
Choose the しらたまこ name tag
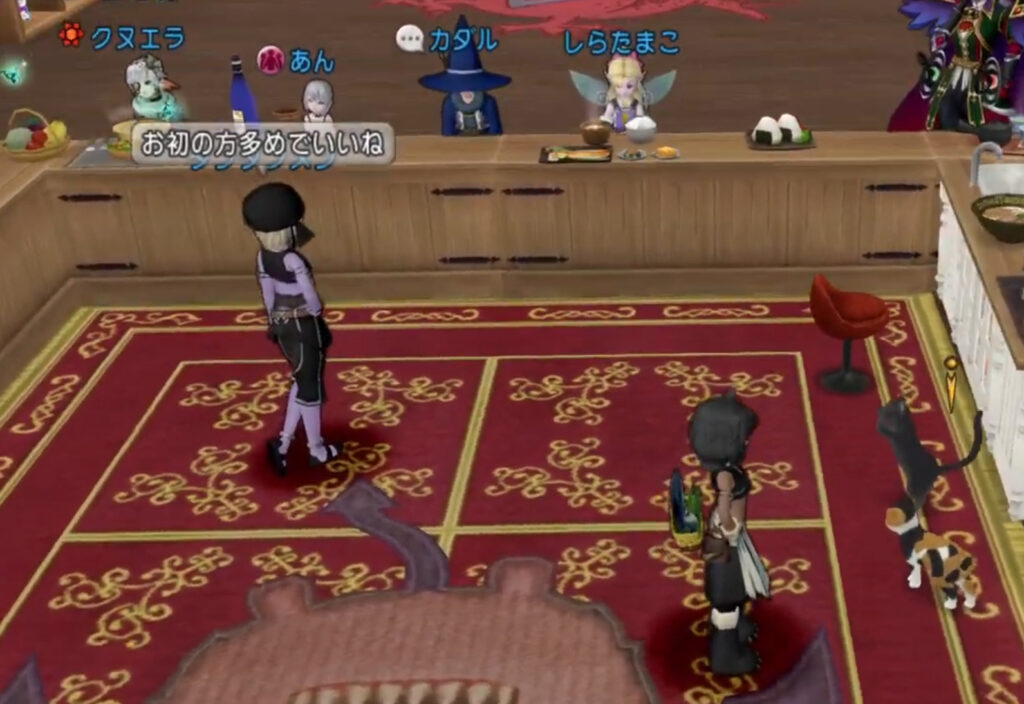click(x=621, y=42)
